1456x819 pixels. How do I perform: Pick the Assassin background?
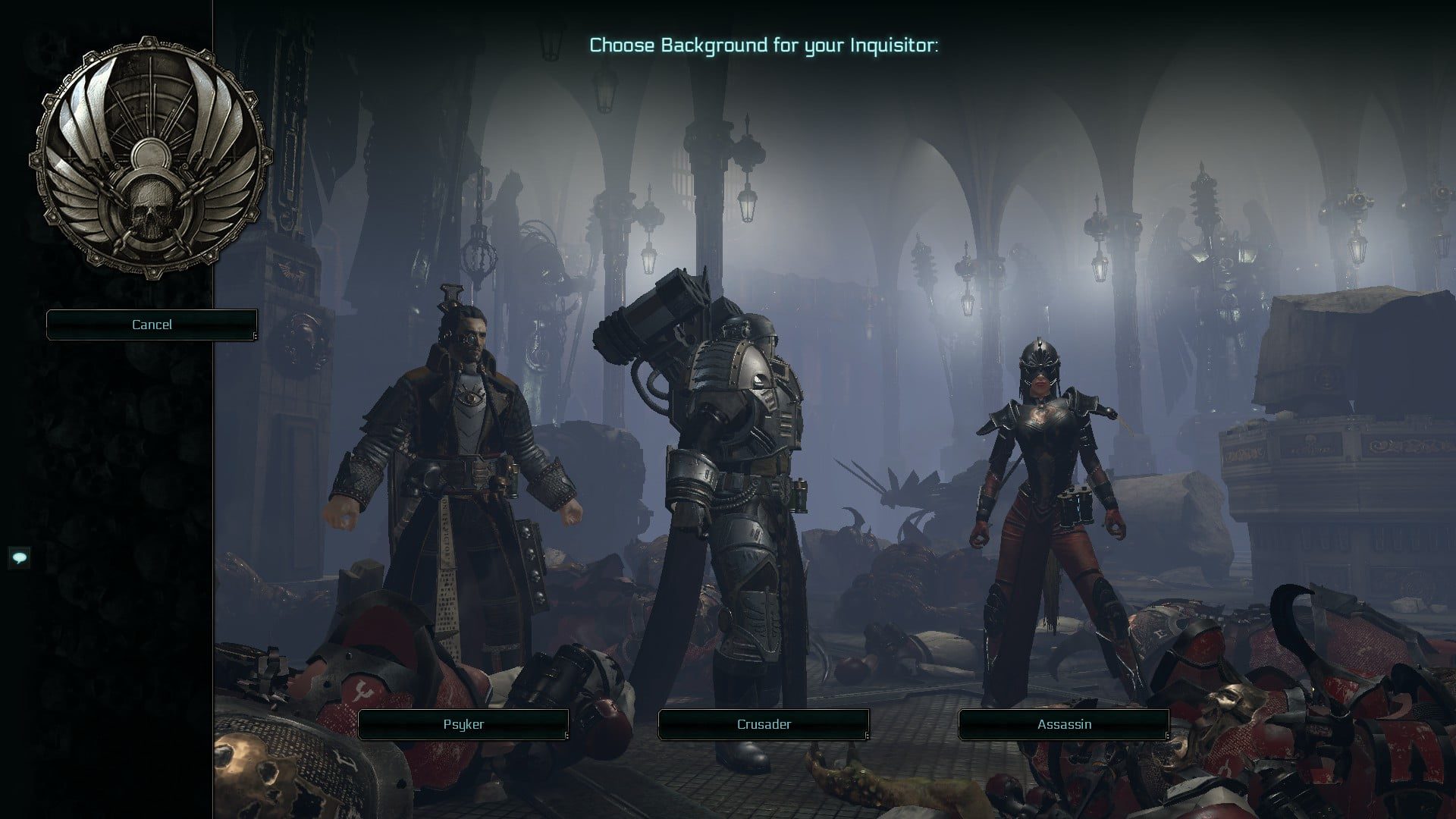coord(1064,724)
